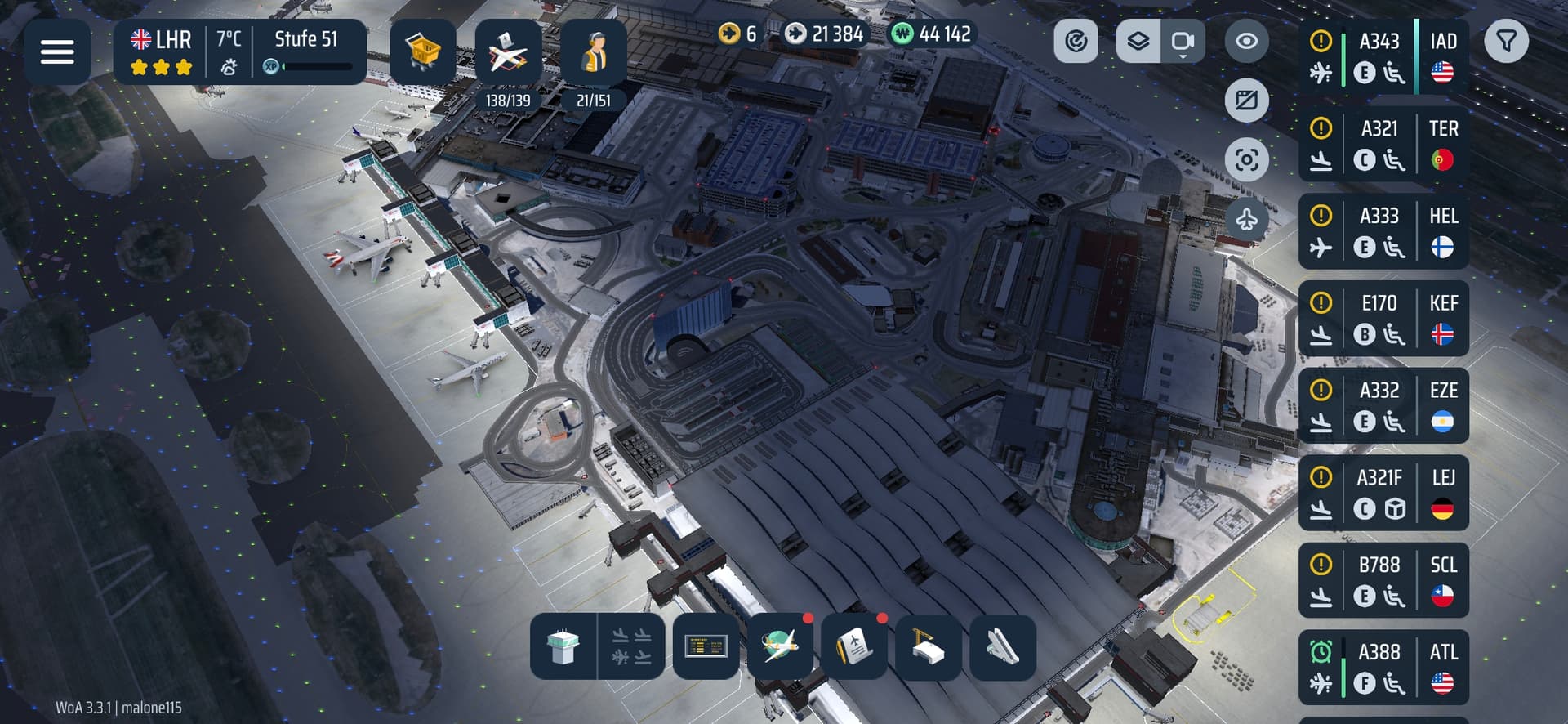This screenshot has width=1568, height=724.
Task: Open the shopping cart store
Action: [422, 51]
